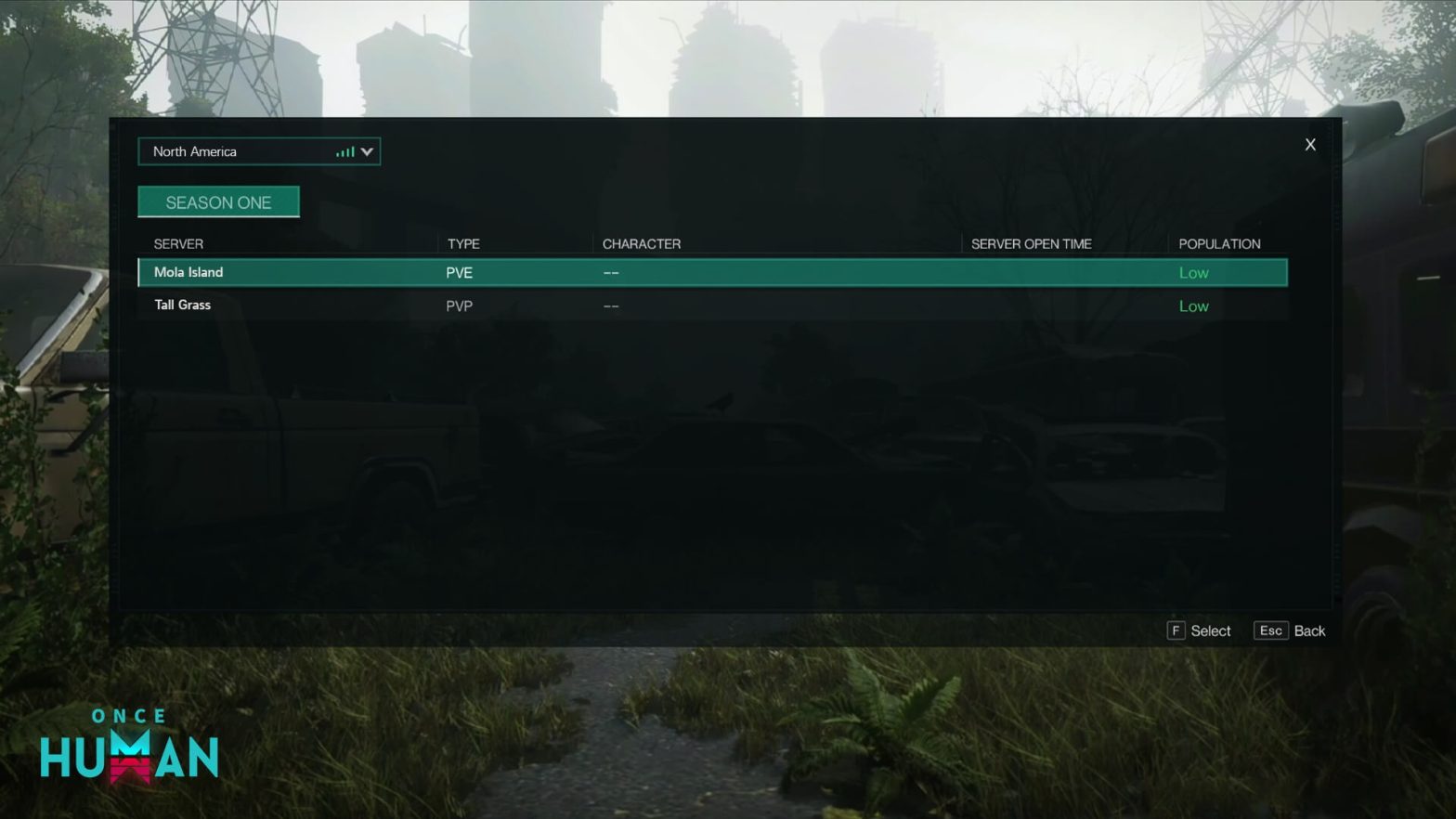Click the X icon to close server browser
The image size is (1456, 819).
pyautogui.click(x=1310, y=145)
